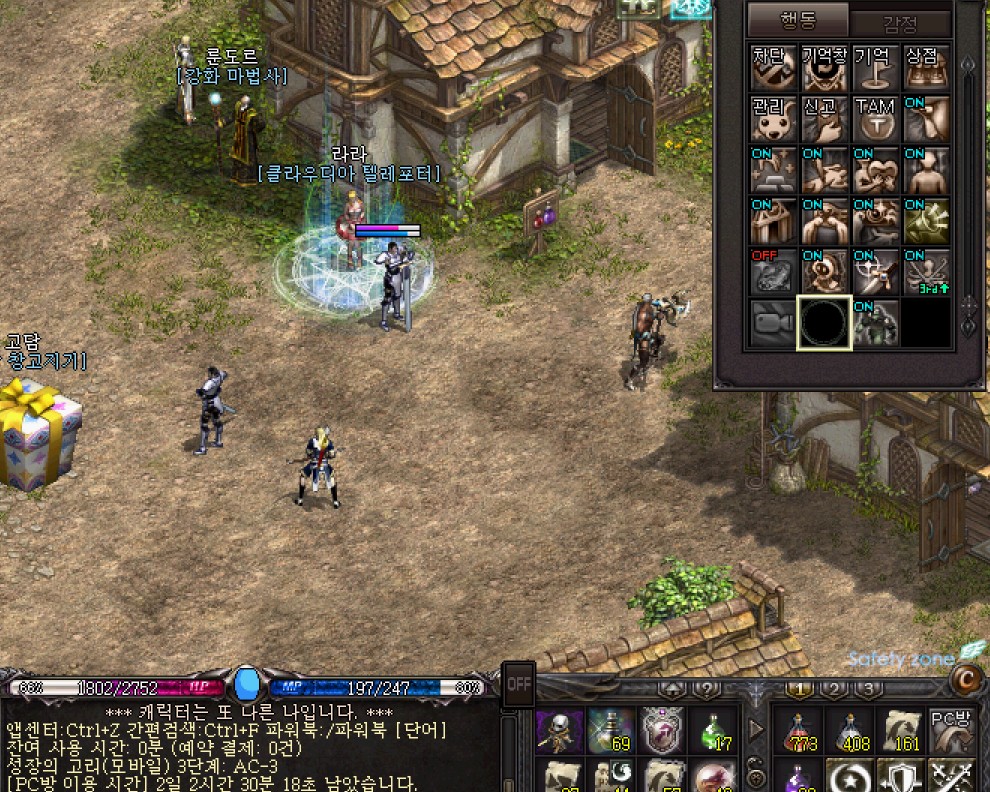Open the 상점 shop action
The image size is (990, 792).
(927, 67)
